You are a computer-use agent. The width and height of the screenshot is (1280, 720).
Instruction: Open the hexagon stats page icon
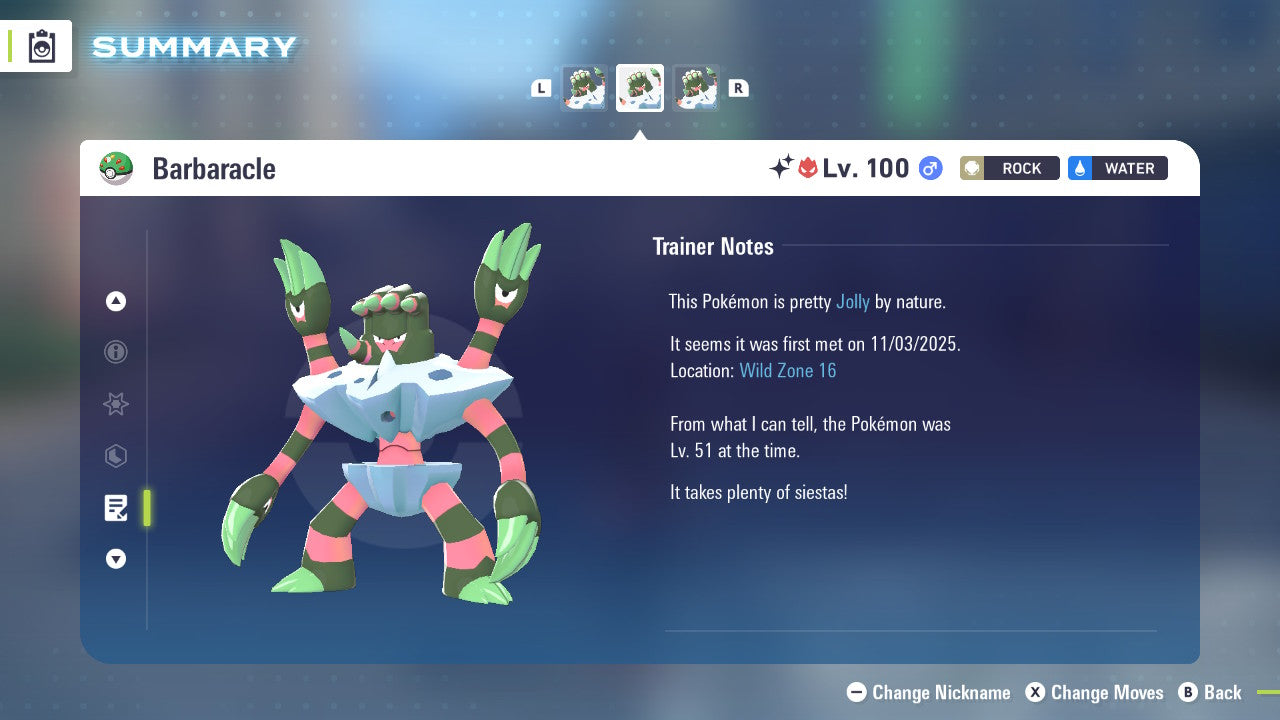[115, 456]
